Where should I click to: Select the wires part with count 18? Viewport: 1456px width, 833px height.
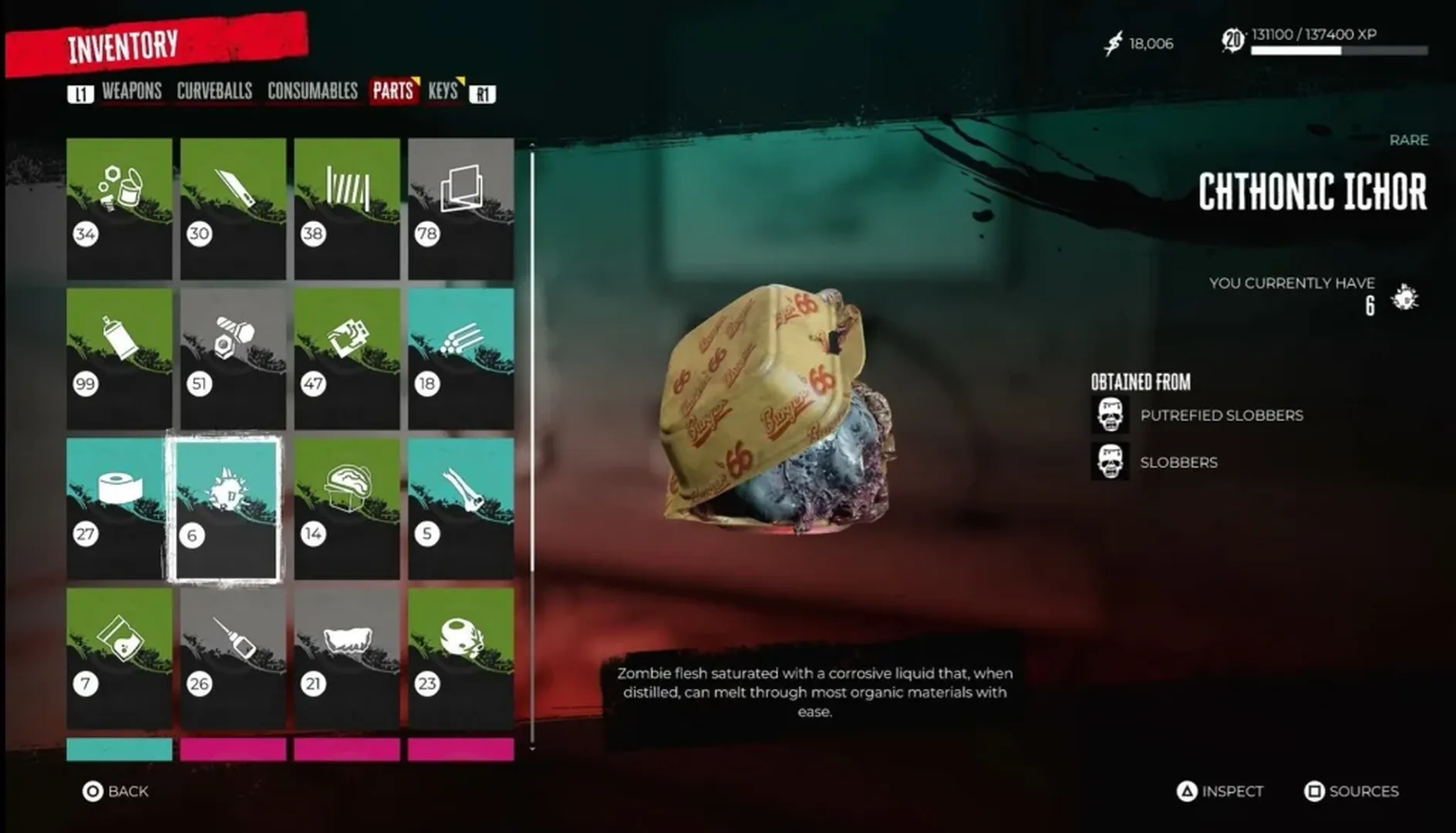tap(461, 355)
